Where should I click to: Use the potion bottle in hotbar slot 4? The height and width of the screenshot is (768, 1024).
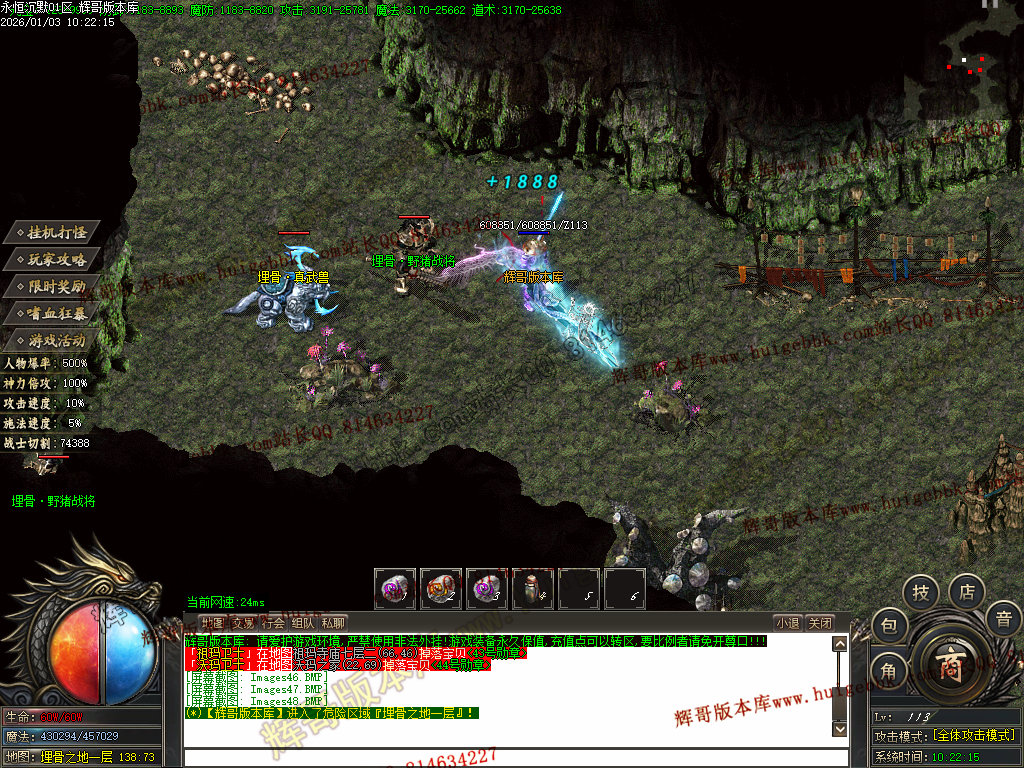pos(533,589)
